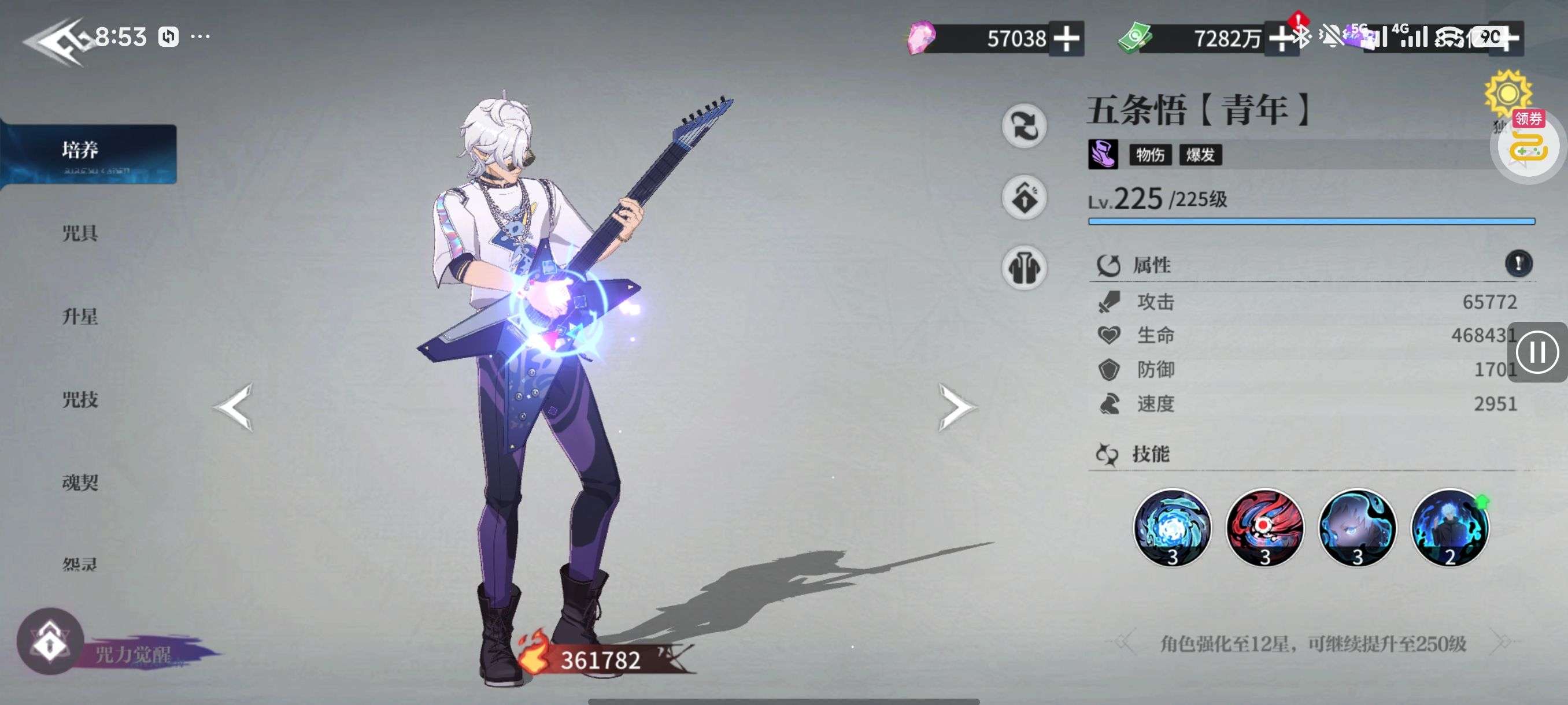Image resolution: width=1568 pixels, height=705 pixels.
Task: Switch to the 培养 tab
Action: [81, 150]
